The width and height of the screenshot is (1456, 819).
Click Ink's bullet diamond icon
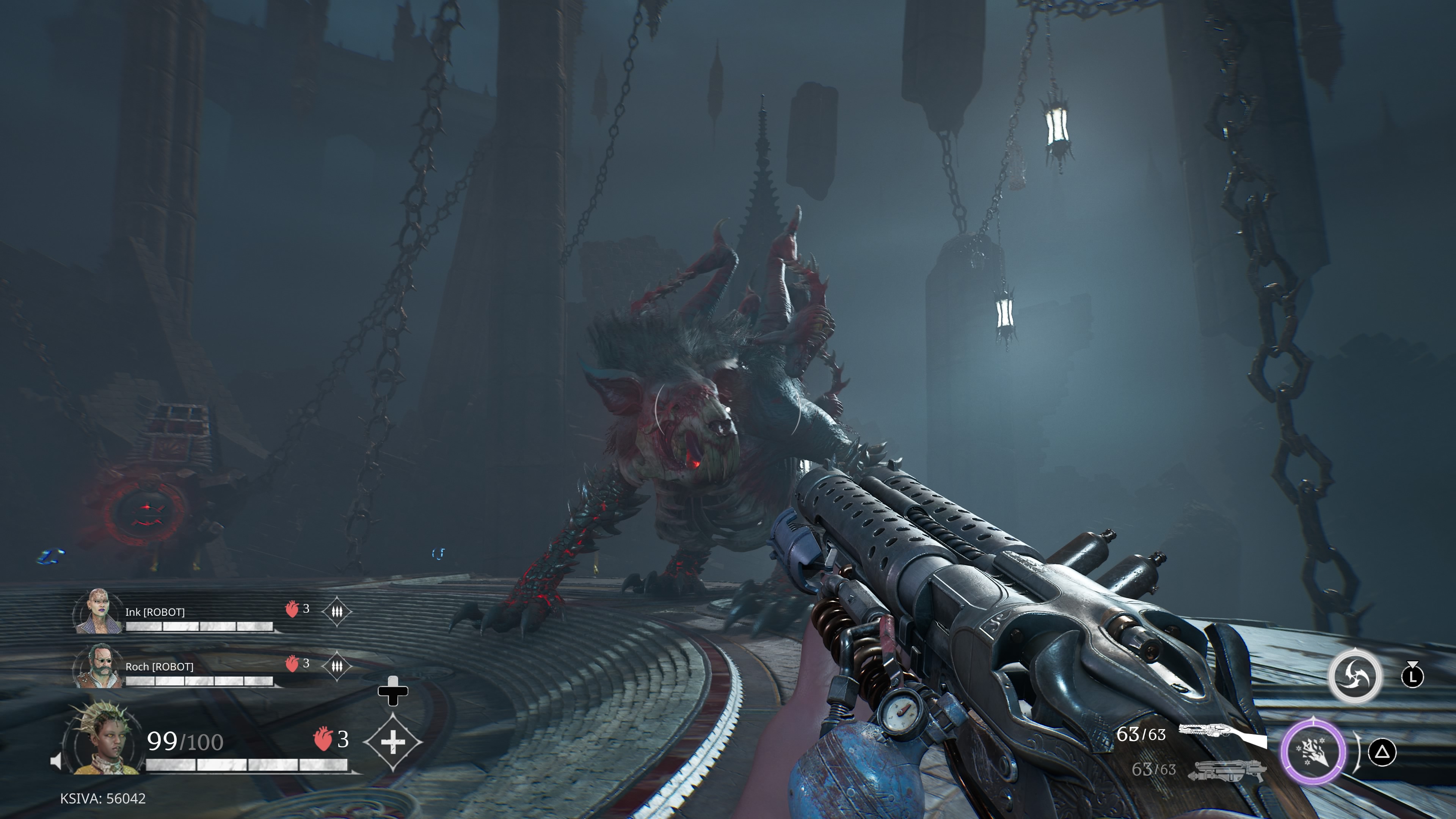(337, 612)
